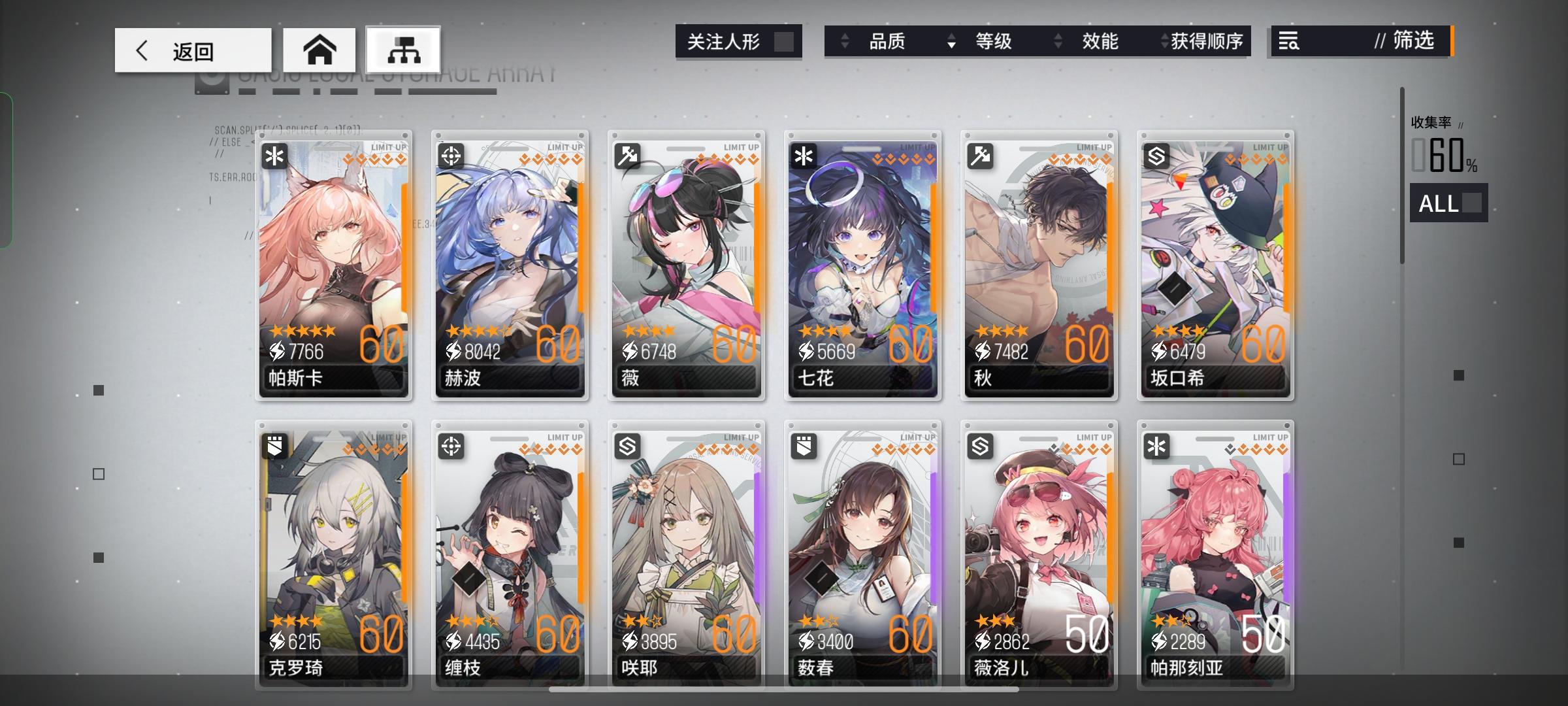Image resolution: width=1568 pixels, height=706 pixels.
Task: Open the 品质 sort dropdown
Action: coord(888,42)
